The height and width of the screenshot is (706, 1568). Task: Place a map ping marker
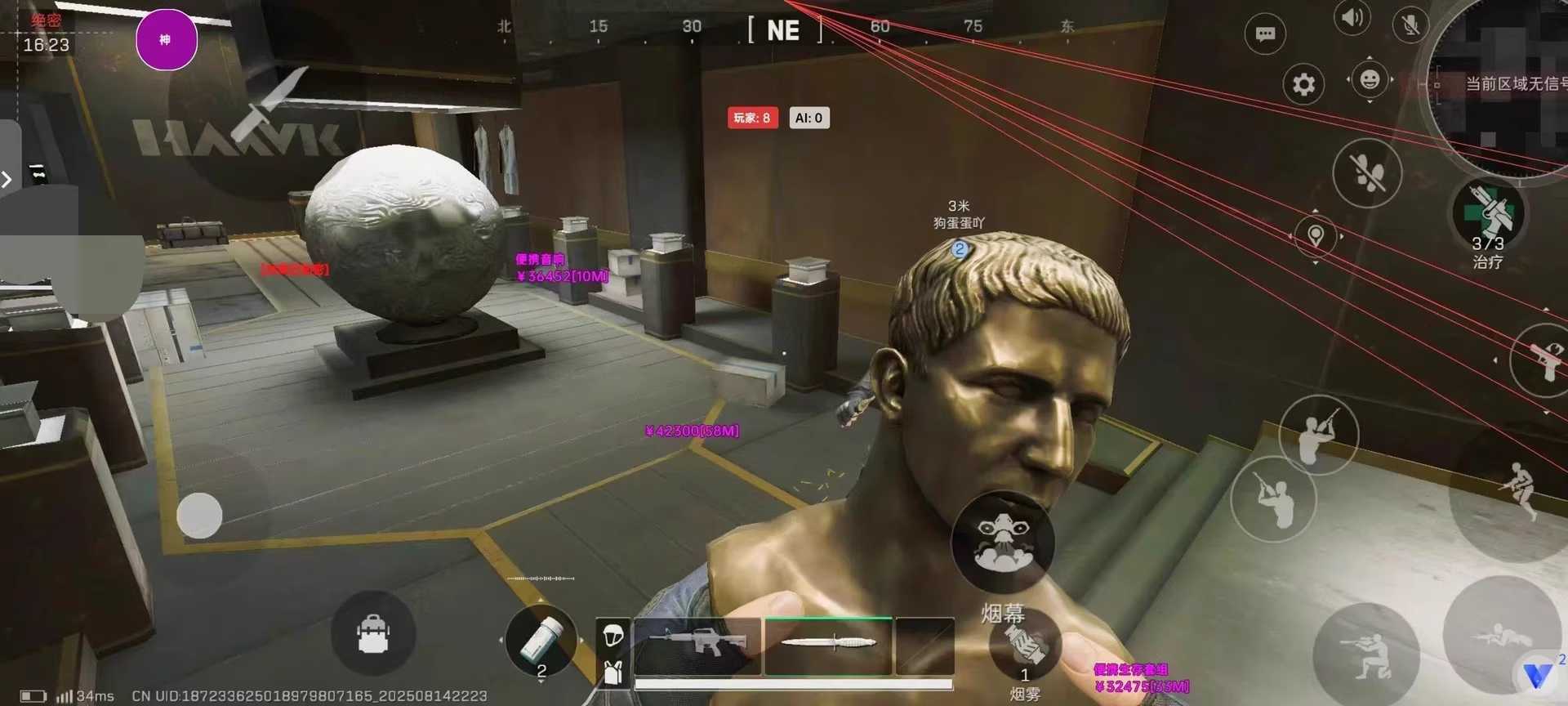1315,236
